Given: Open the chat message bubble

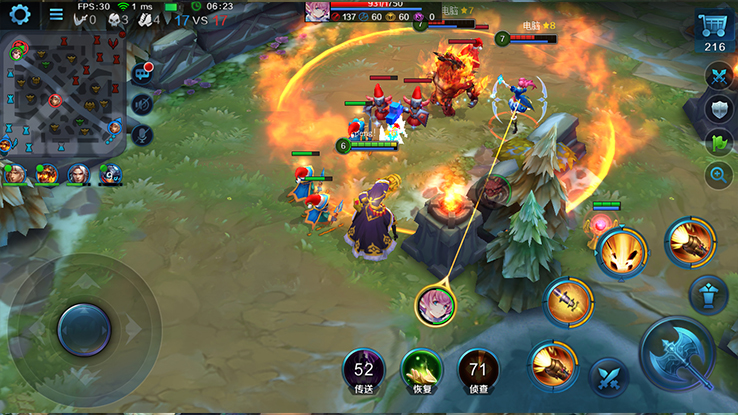Looking at the screenshot, I should (142, 73).
